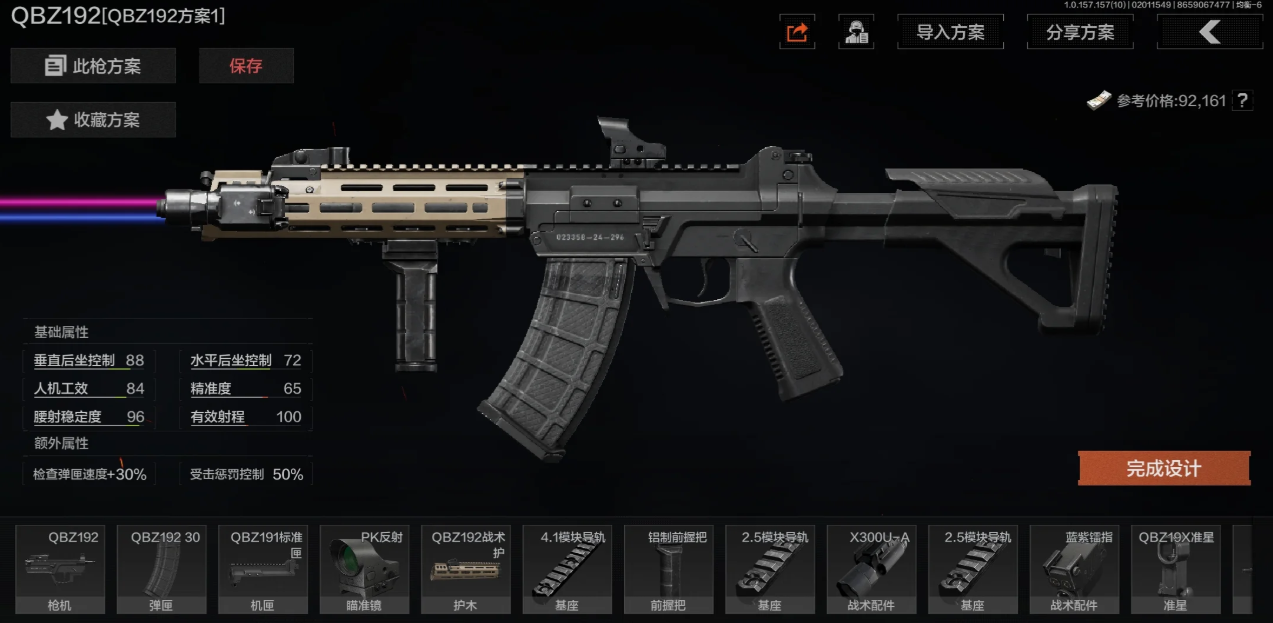Confirm with 完成设计 finish design button
This screenshot has height=623, width=1273.
(1163, 468)
